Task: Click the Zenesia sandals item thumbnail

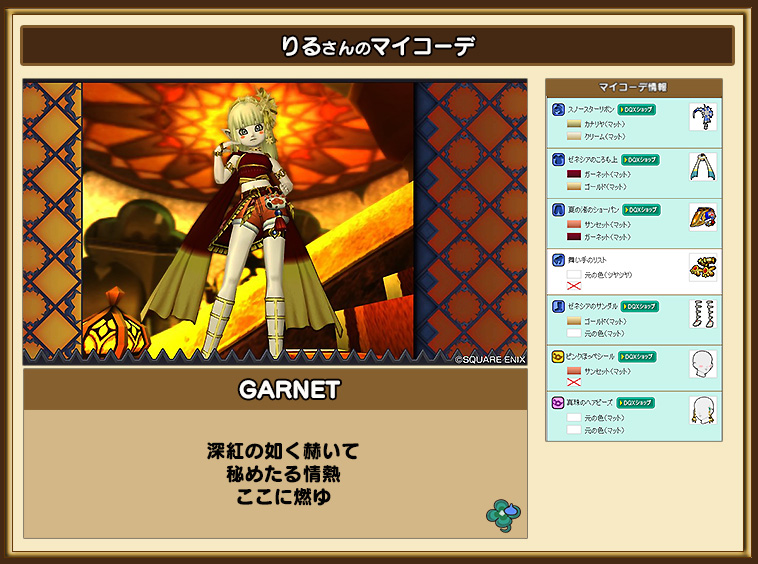Action: tap(703, 314)
